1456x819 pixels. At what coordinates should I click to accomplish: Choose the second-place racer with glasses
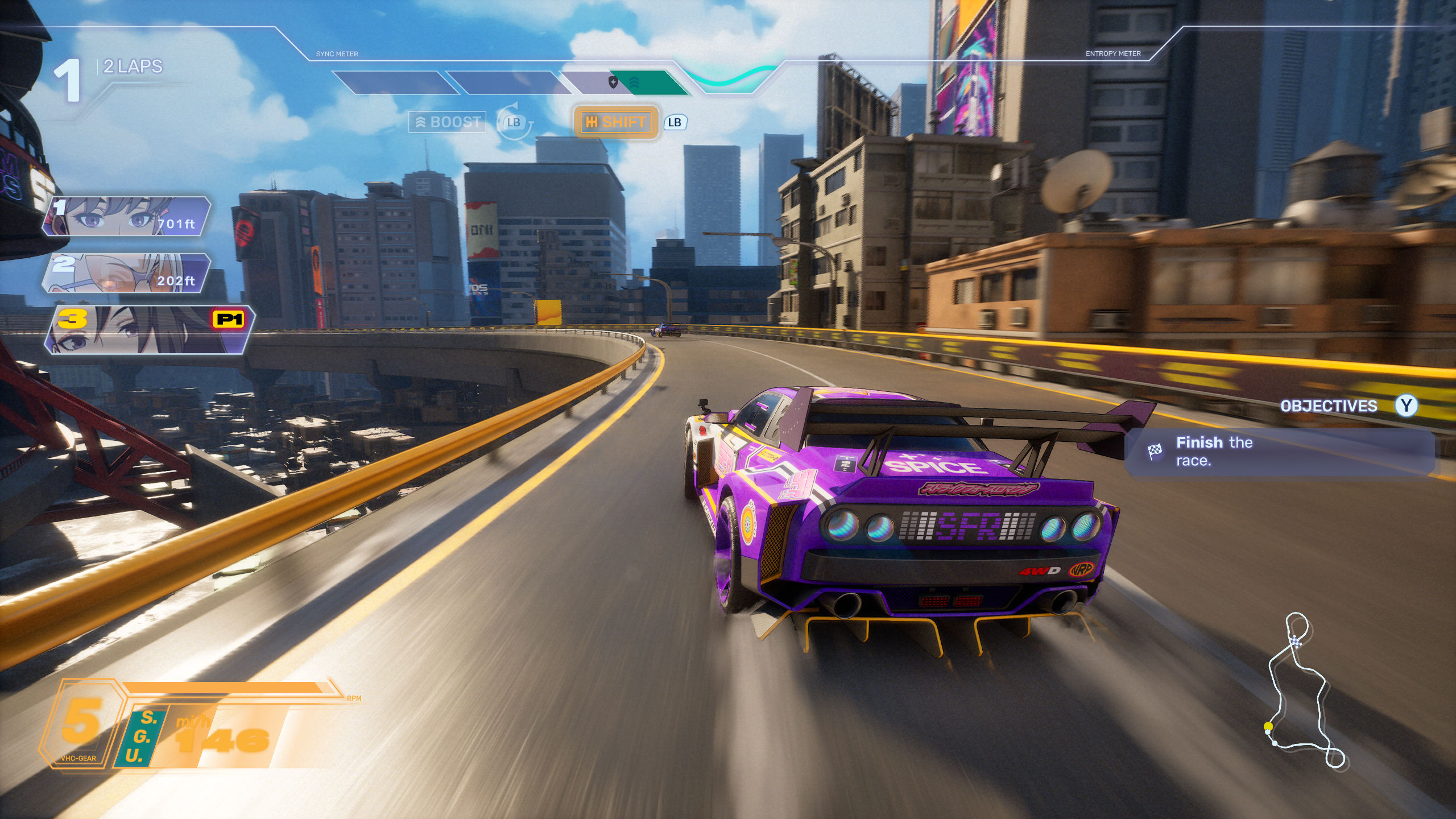(126, 274)
